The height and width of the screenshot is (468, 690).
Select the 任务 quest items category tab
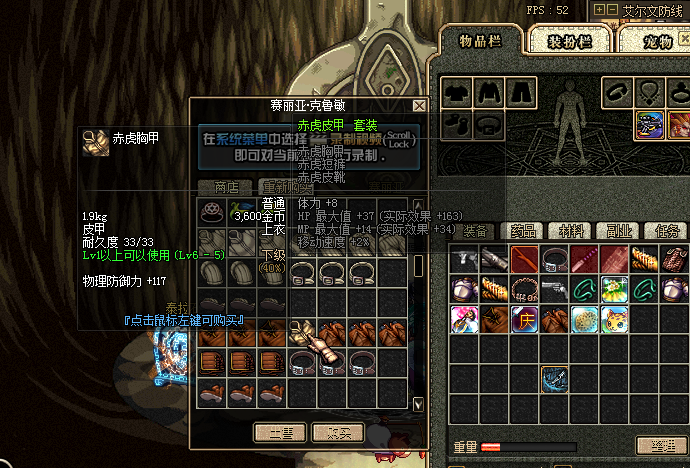click(672, 231)
